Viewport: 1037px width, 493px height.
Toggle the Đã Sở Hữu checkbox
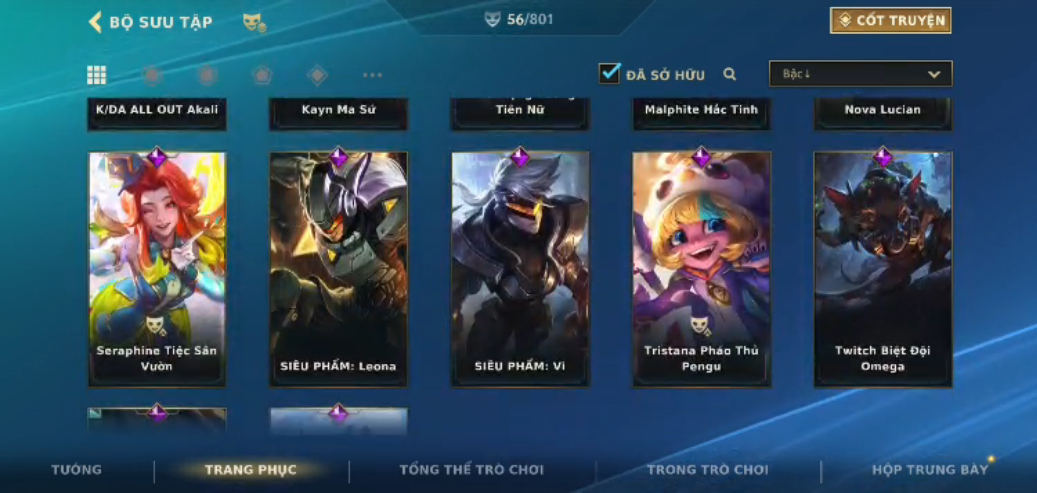tap(610, 73)
